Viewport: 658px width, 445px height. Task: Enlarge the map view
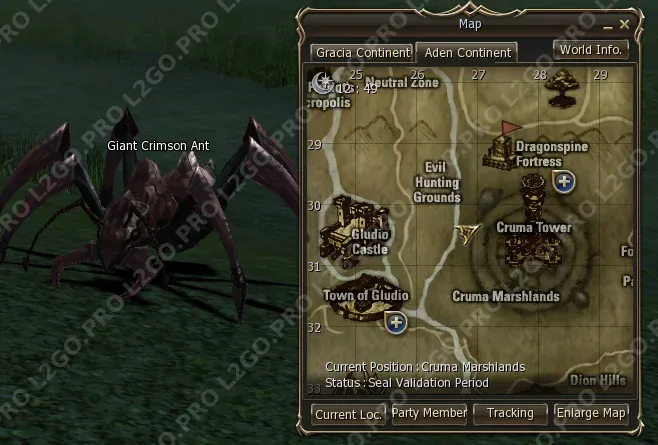click(592, 413)
